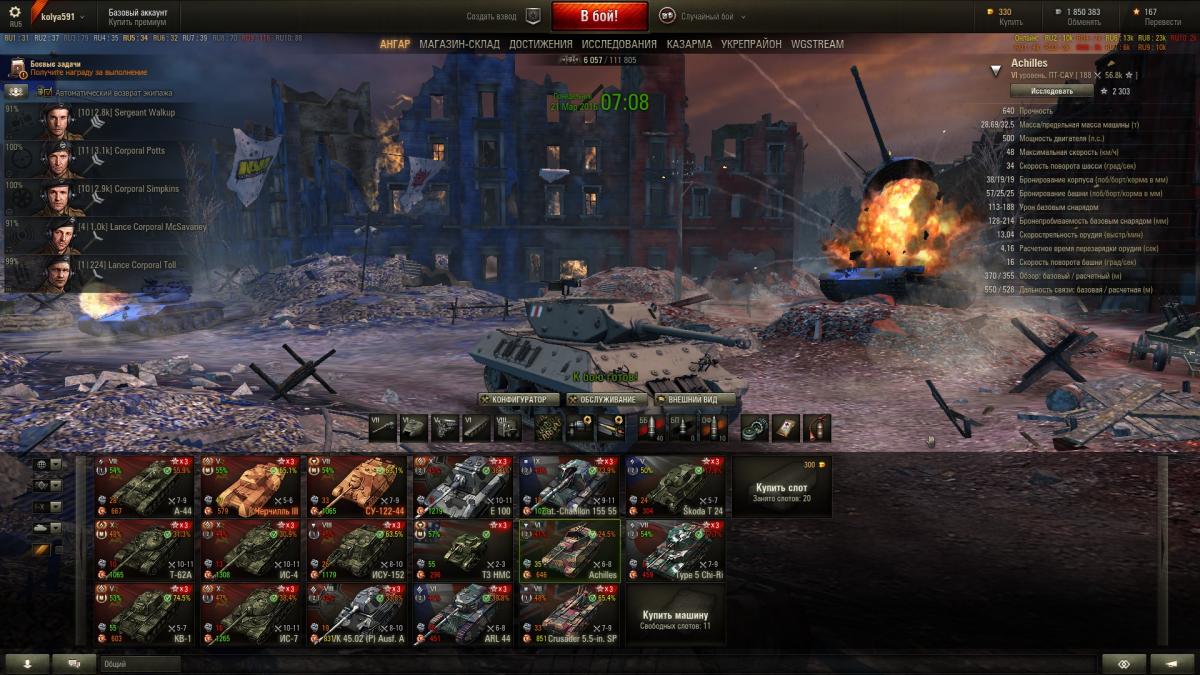
Task: Go to the КАЗАРМА tab
Action: tap(689, 44)
